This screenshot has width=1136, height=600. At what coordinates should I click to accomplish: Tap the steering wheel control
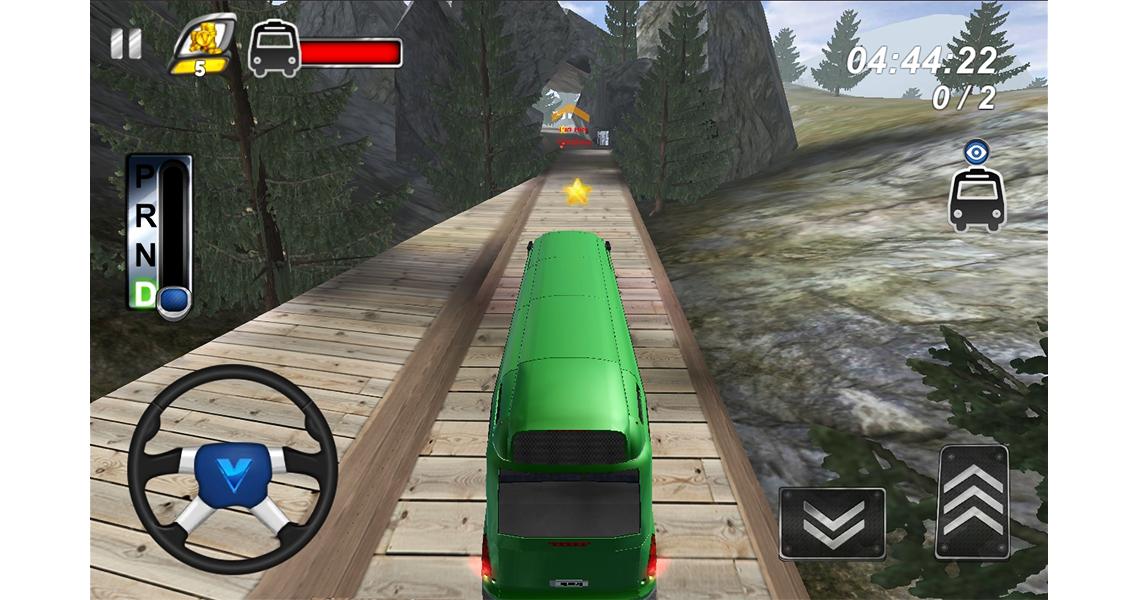coord(232,468)
